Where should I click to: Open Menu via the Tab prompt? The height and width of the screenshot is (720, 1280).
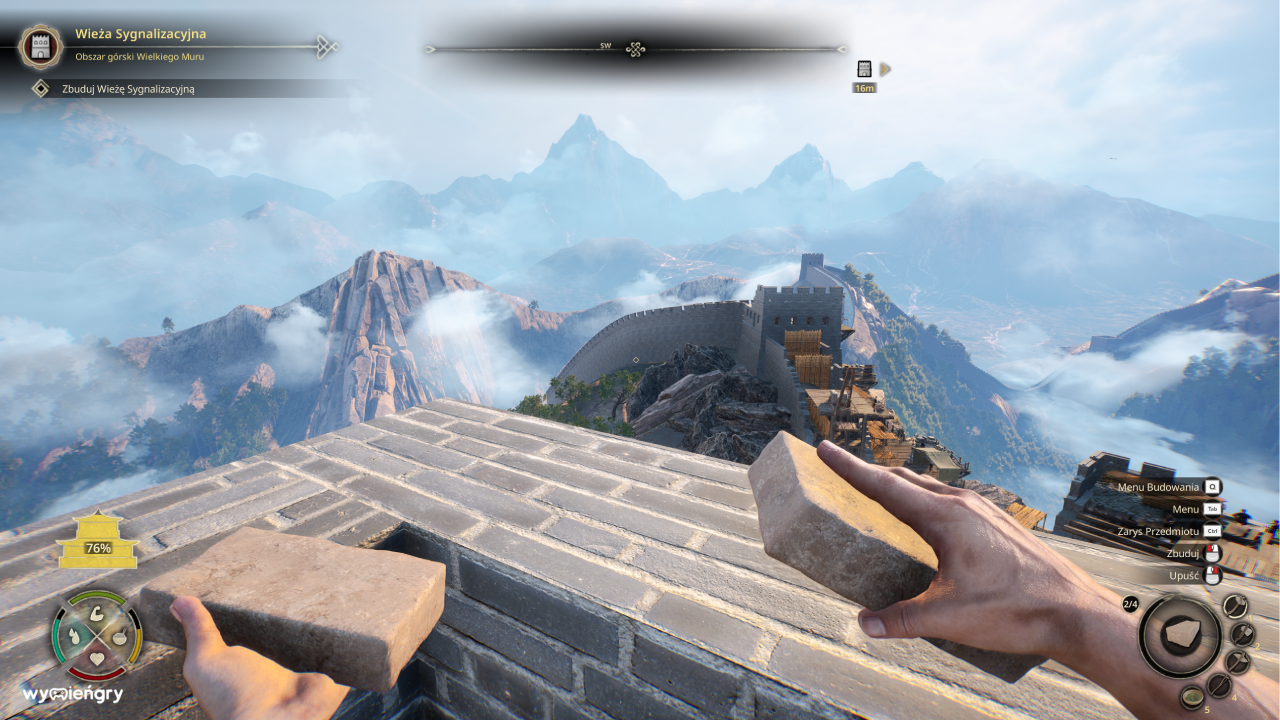pos(1184,509)
